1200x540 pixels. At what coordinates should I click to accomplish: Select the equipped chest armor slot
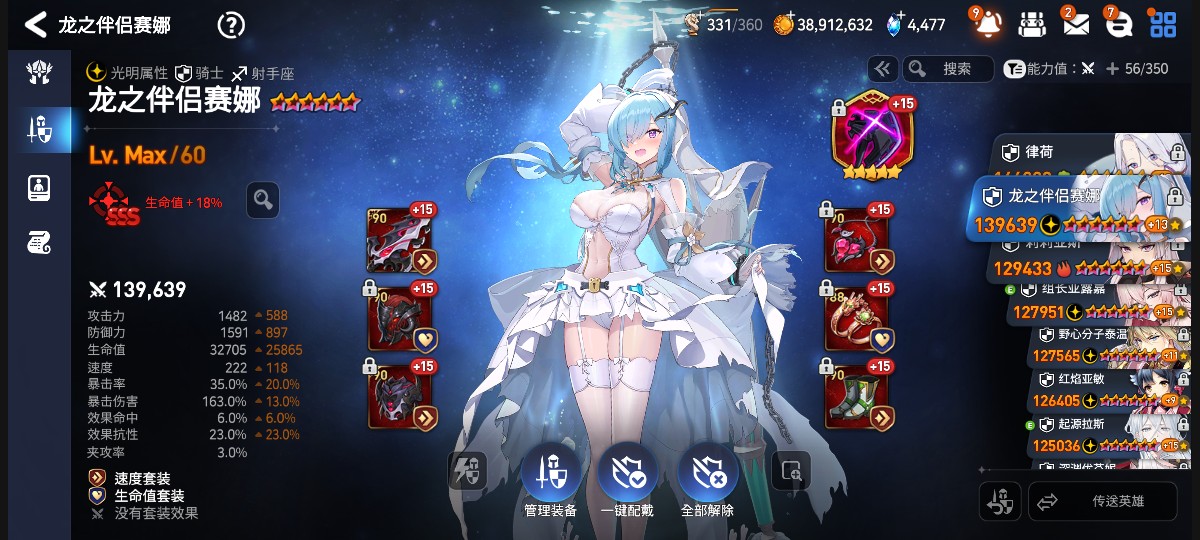pyautogui.click(x=400, y=396)
